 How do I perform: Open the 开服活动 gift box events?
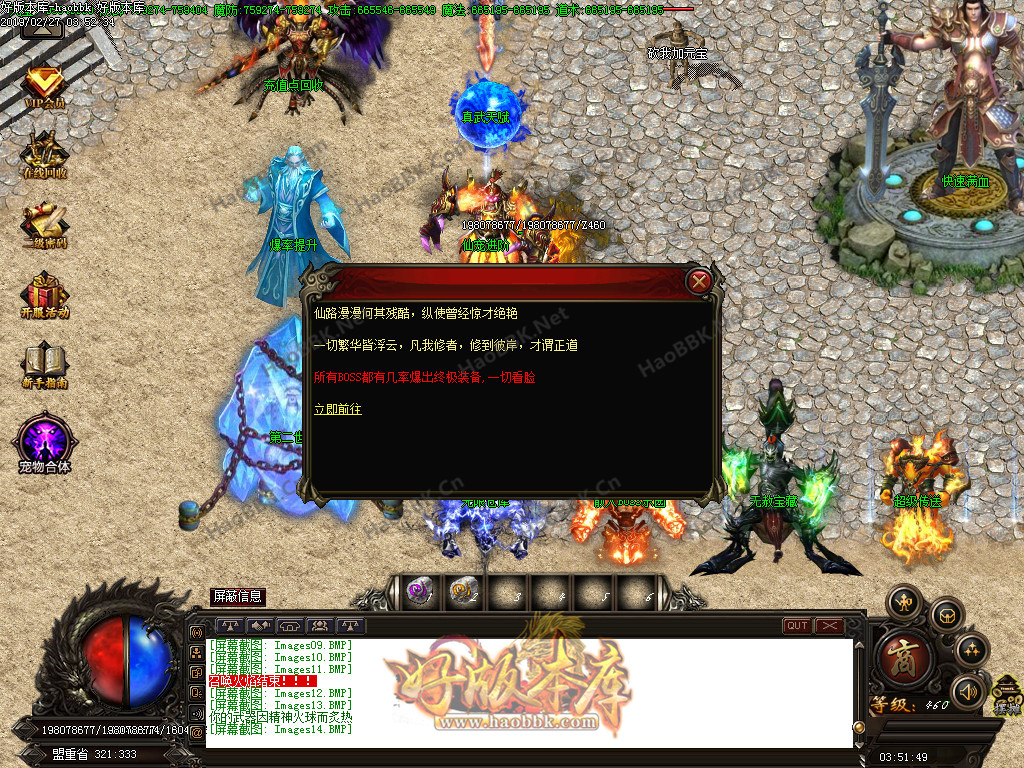click(x=45, y=295)
